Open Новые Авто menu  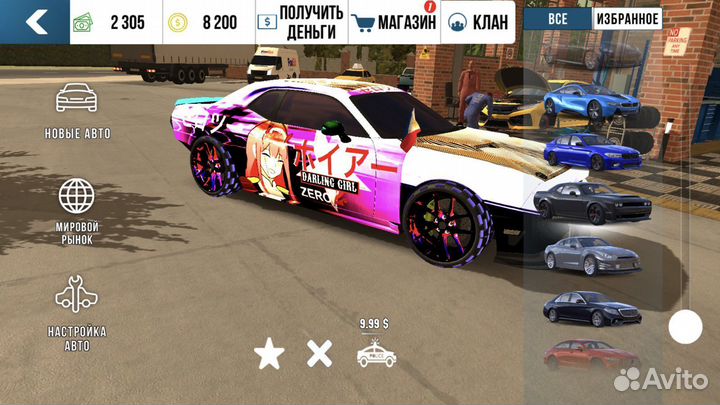[77, 112]
